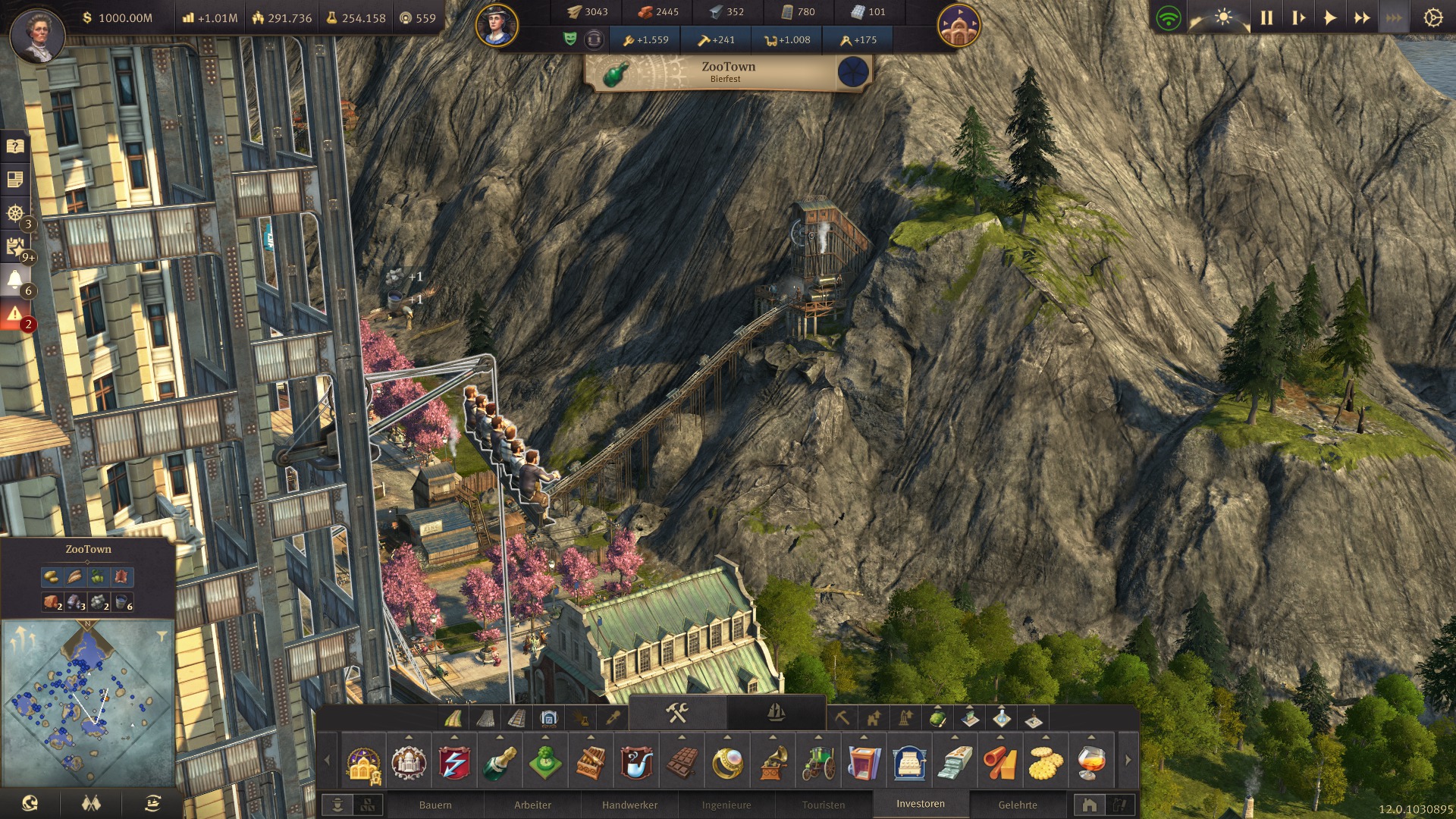This screenshot has height=819, width=1456.
Task: Switch to the Handwerker population tab
Action: pos(629,805)
